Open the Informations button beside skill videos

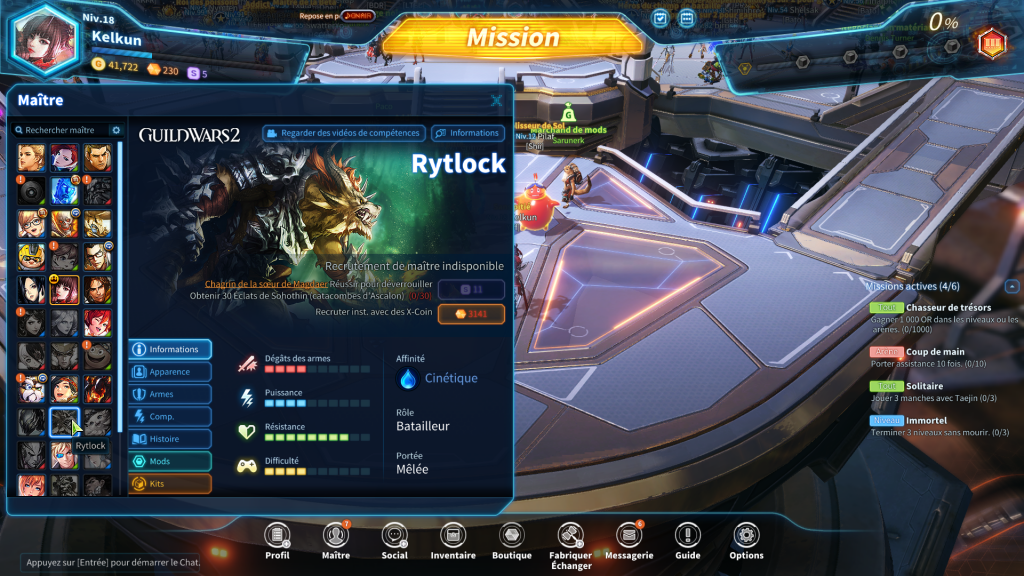pos(467,133)
